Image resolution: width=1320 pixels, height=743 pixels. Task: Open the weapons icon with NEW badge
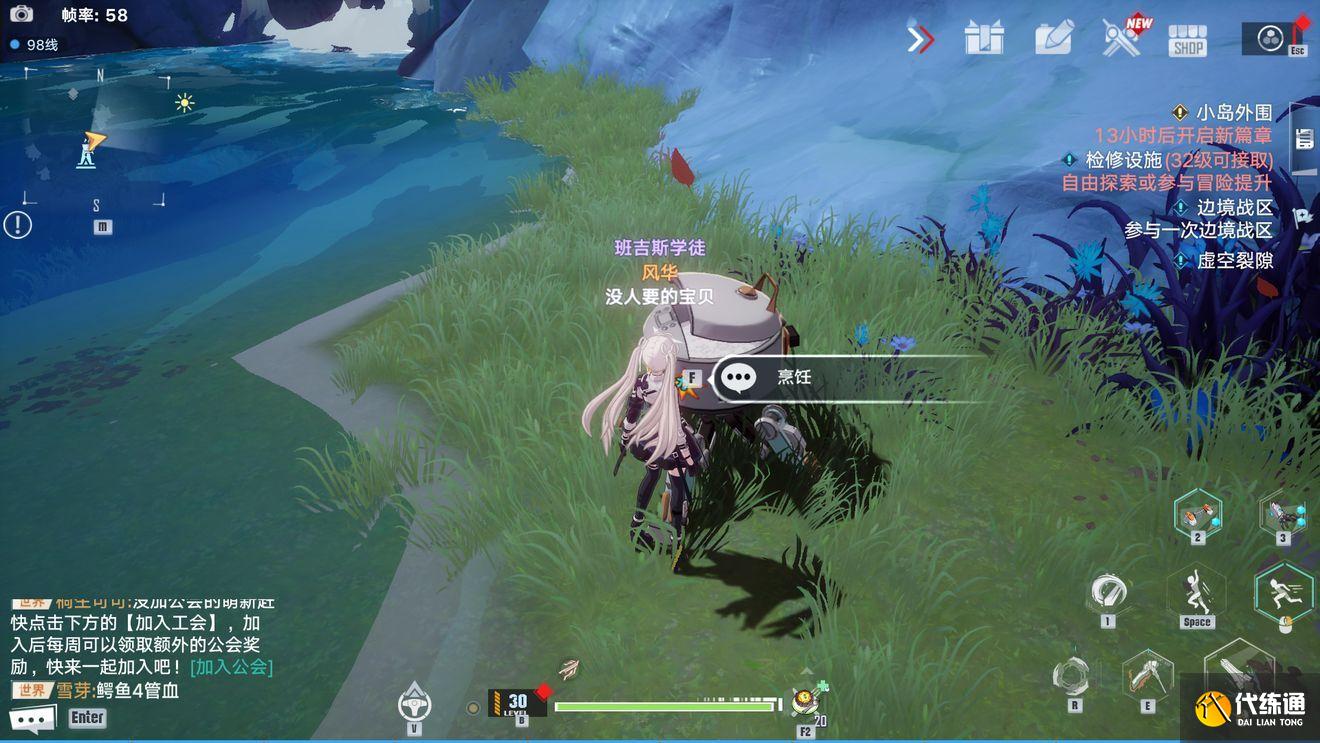1122,38
